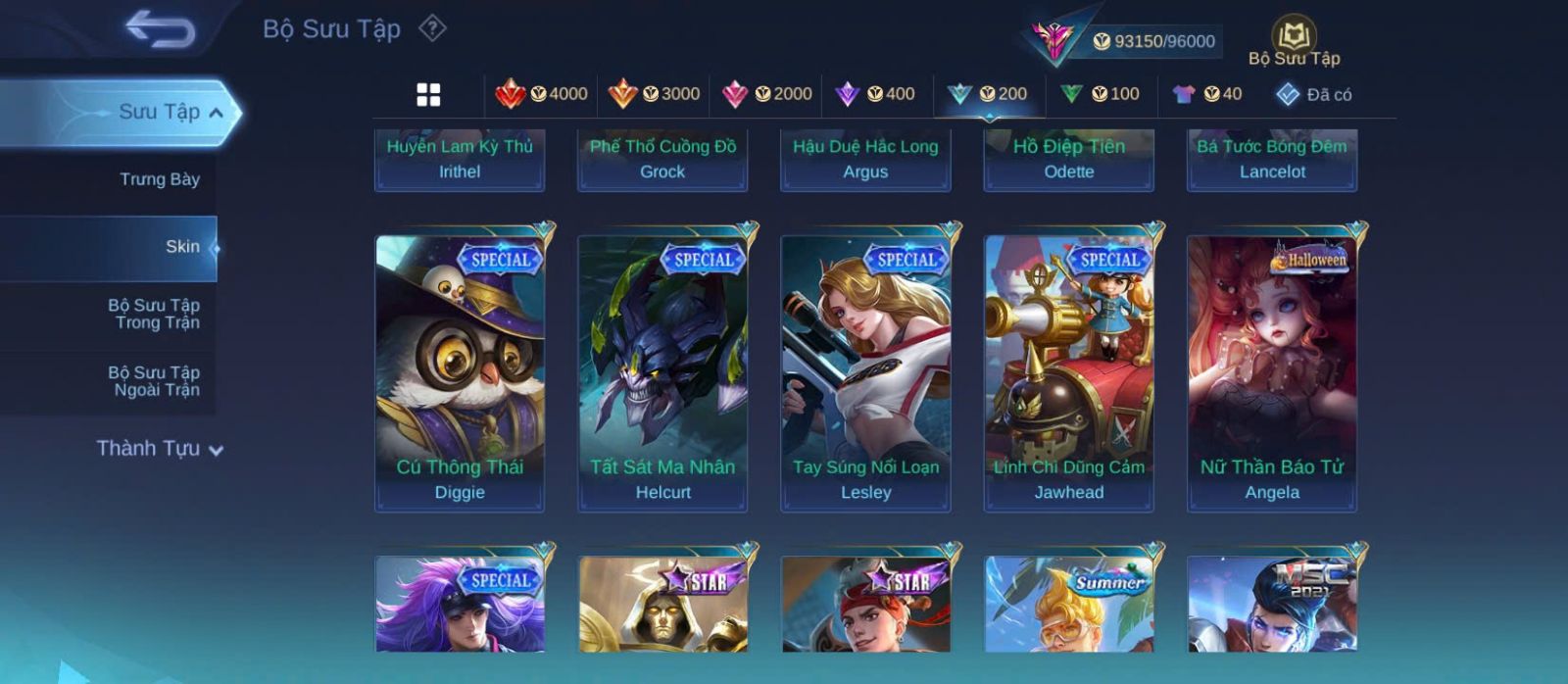The height and width of the screenshot is (684, 1568).
Task: Open the Trưng Bày sidebar entry
Action: (159, 179)
